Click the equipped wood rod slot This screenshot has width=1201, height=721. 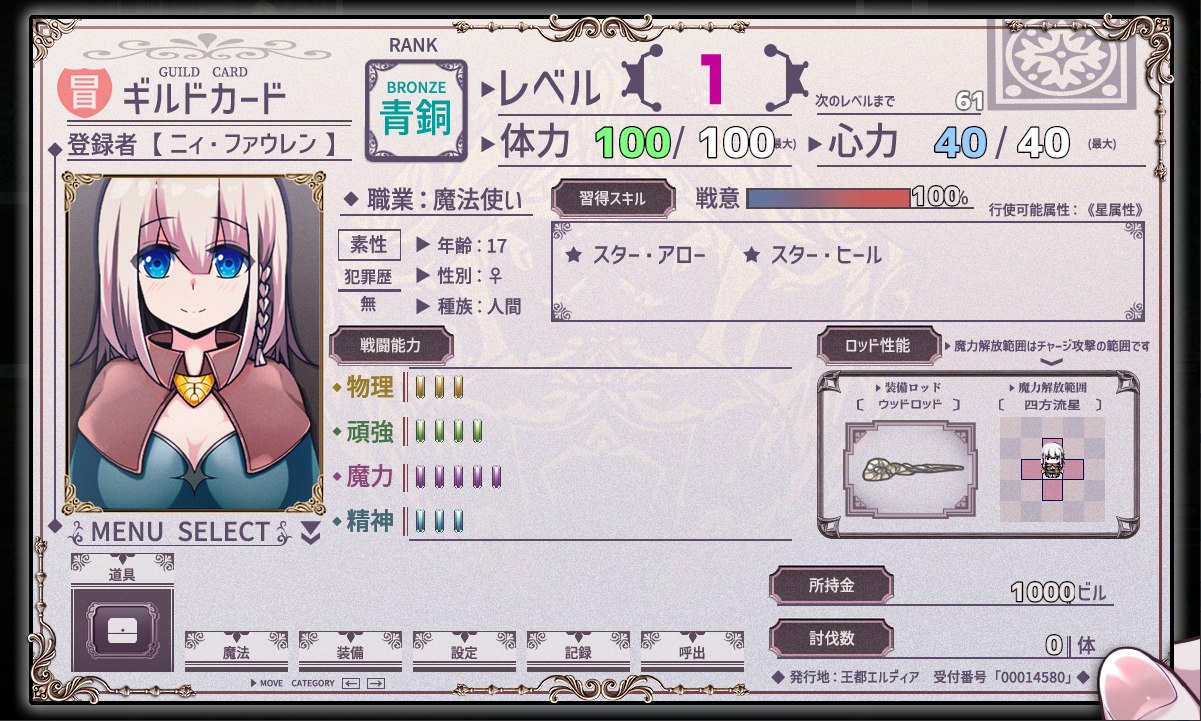click(911, 469)
